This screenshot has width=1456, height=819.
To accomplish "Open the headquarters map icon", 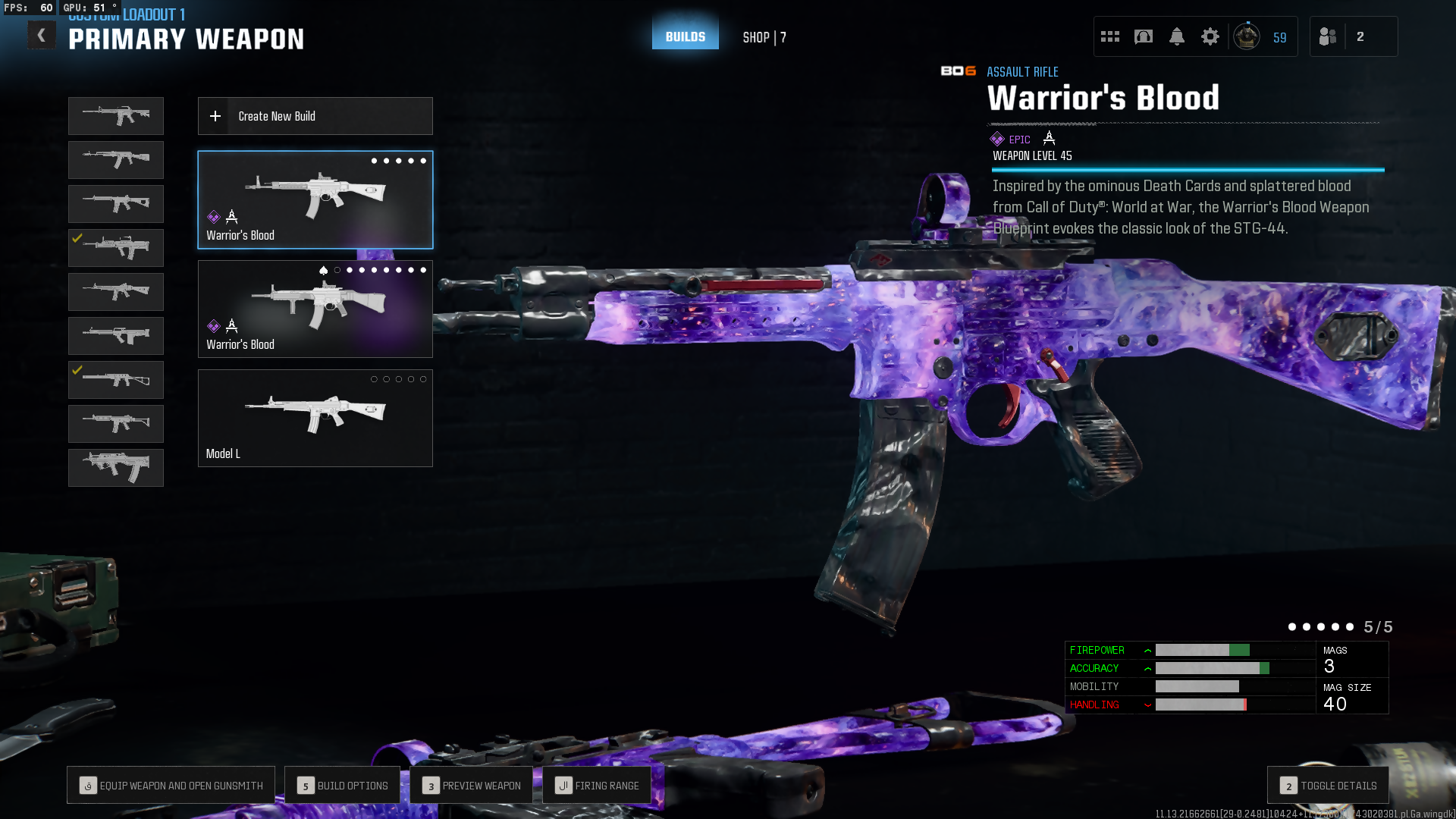I will point(1144,36).
